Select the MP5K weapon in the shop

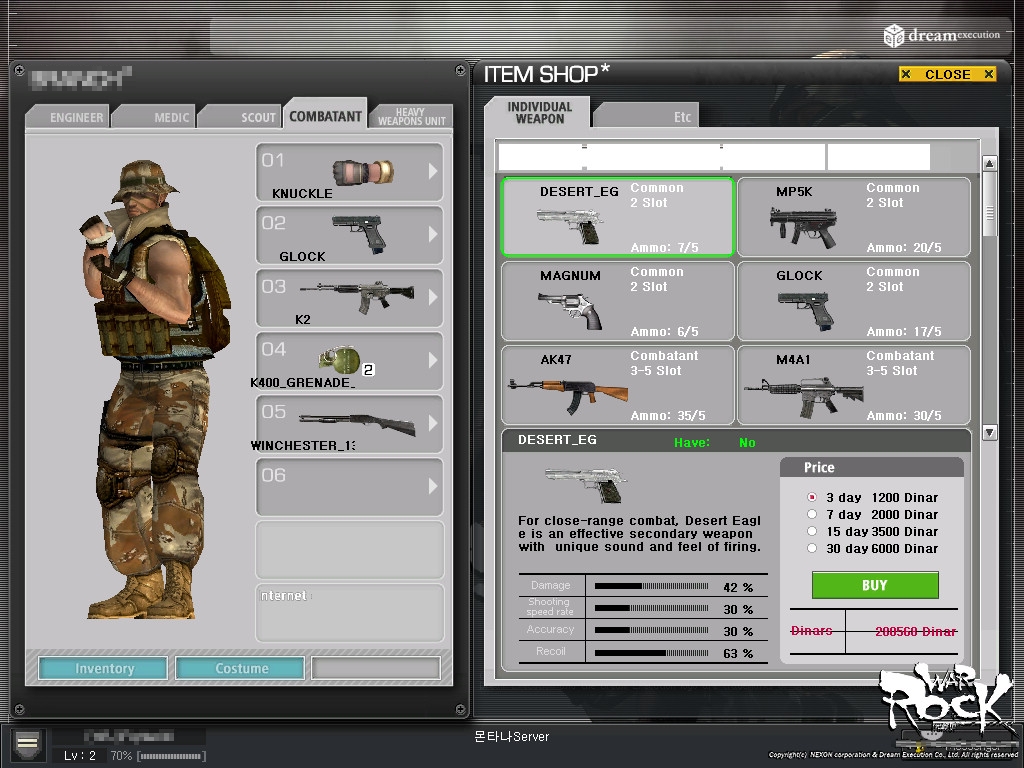(853, 218)
